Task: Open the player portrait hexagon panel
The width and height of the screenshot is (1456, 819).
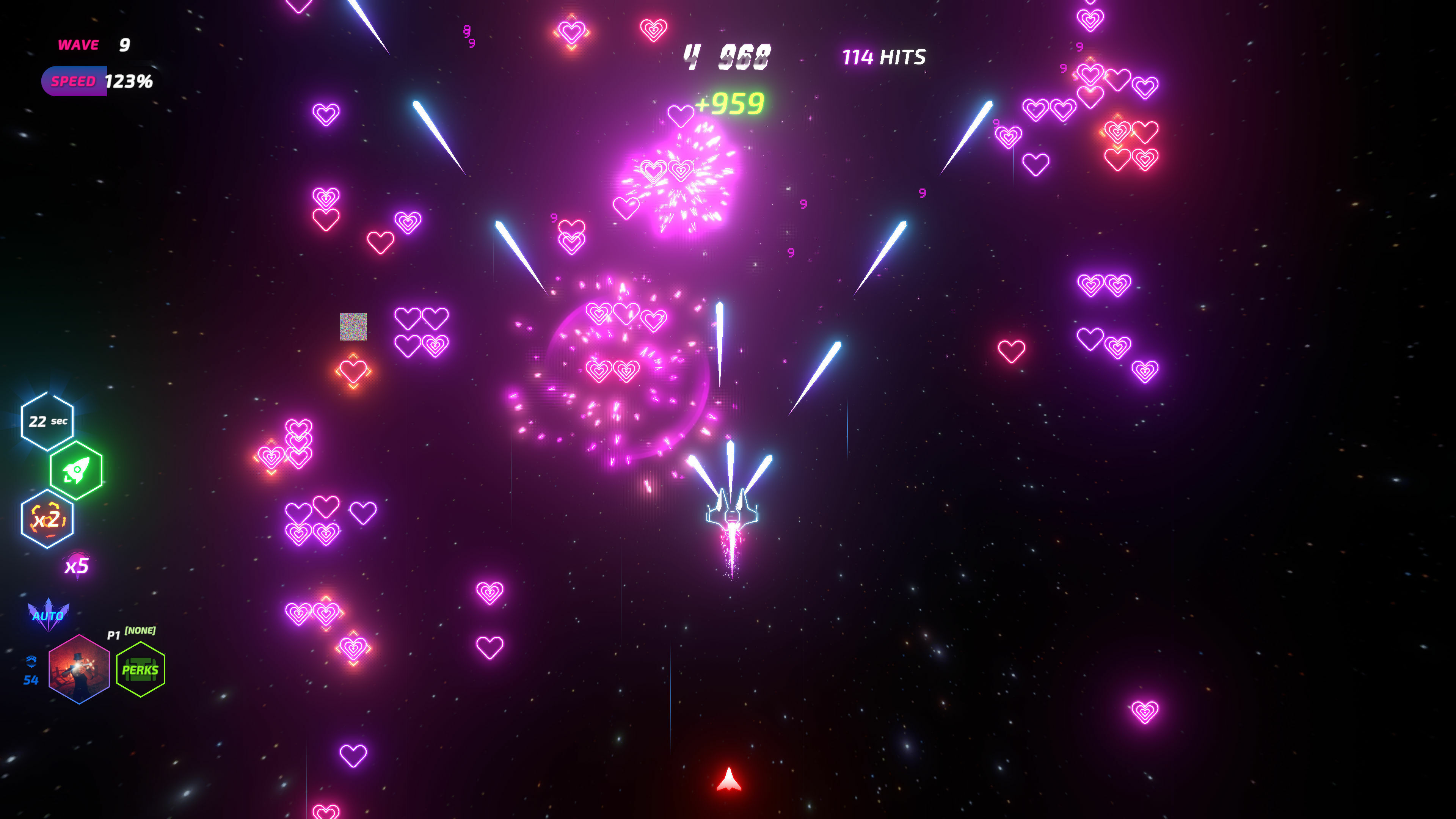Action: coord(80,669)
